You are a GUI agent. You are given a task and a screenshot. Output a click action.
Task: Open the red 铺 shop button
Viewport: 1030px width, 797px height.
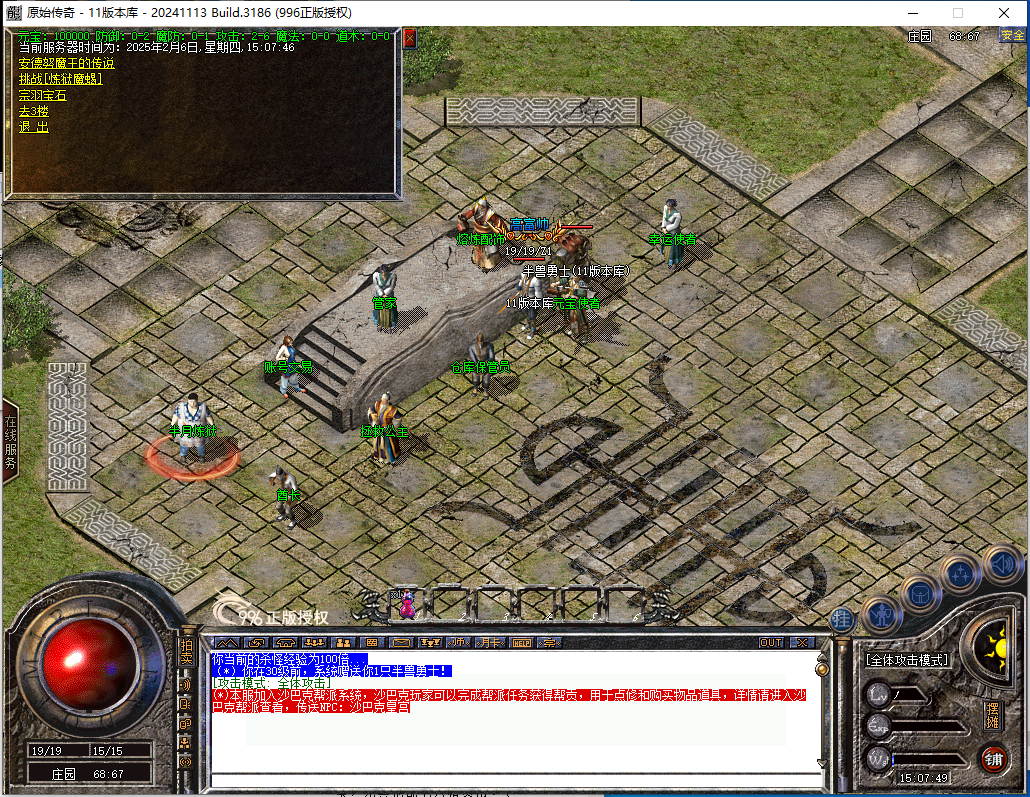point(993,757)
